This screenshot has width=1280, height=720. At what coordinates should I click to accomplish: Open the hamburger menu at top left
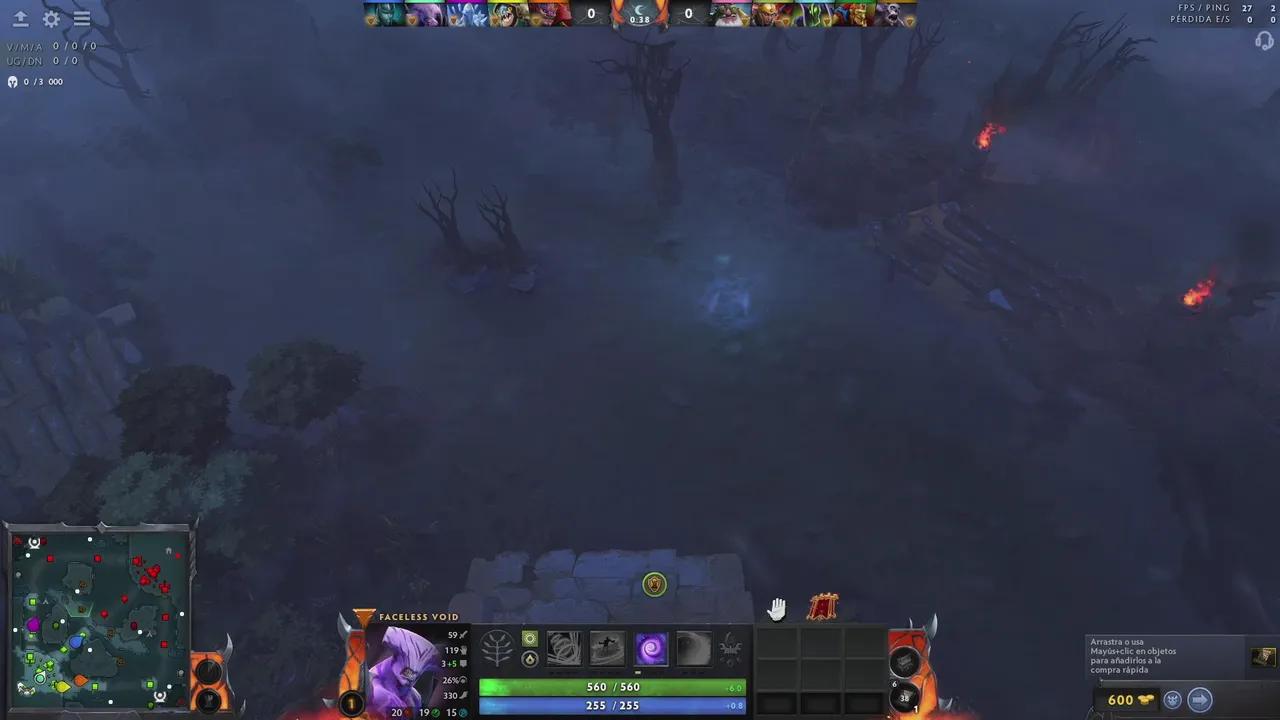pyautogui.click(x=81, y=18)
